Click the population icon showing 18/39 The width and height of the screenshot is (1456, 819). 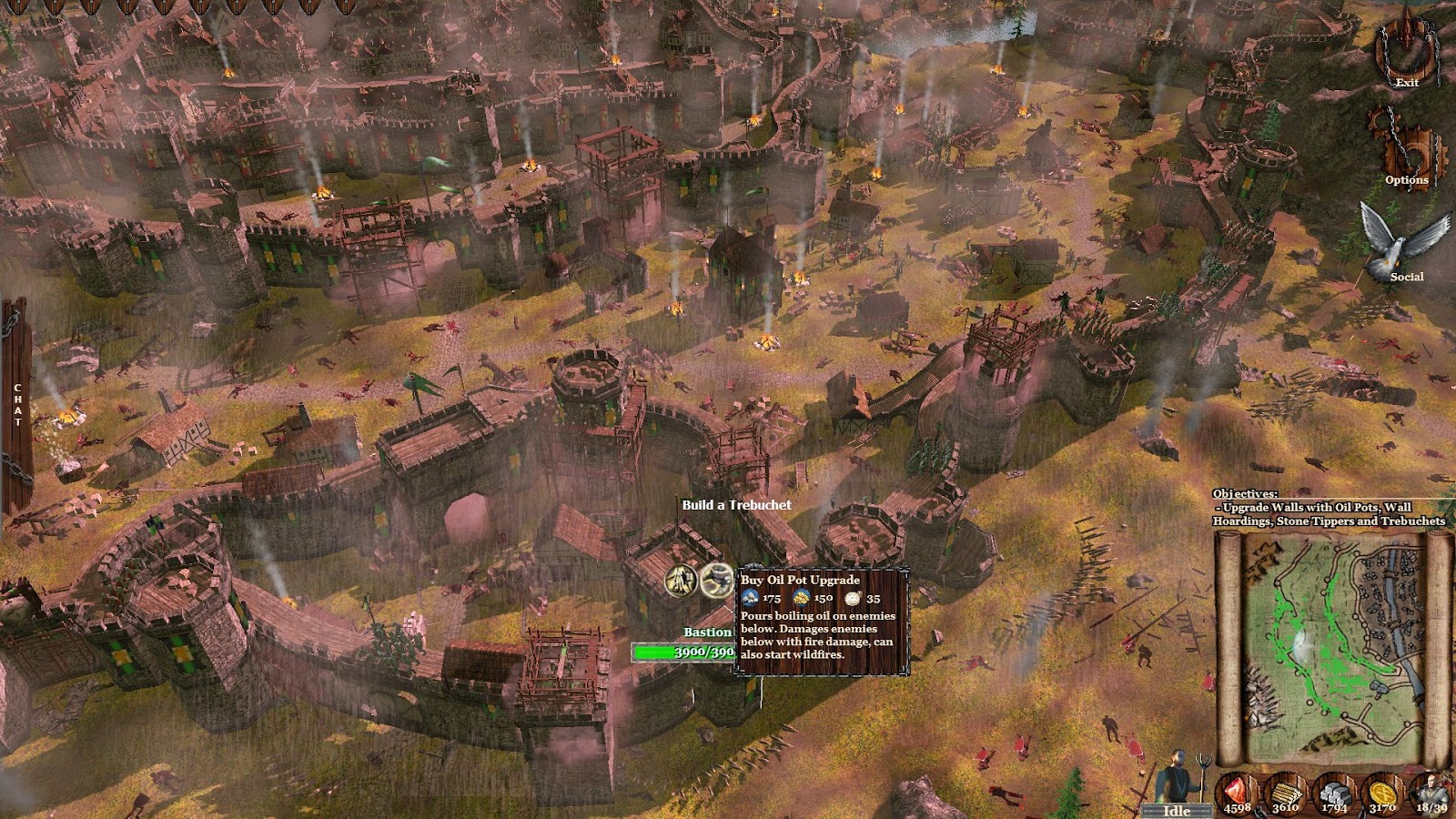pos(1431,790)
